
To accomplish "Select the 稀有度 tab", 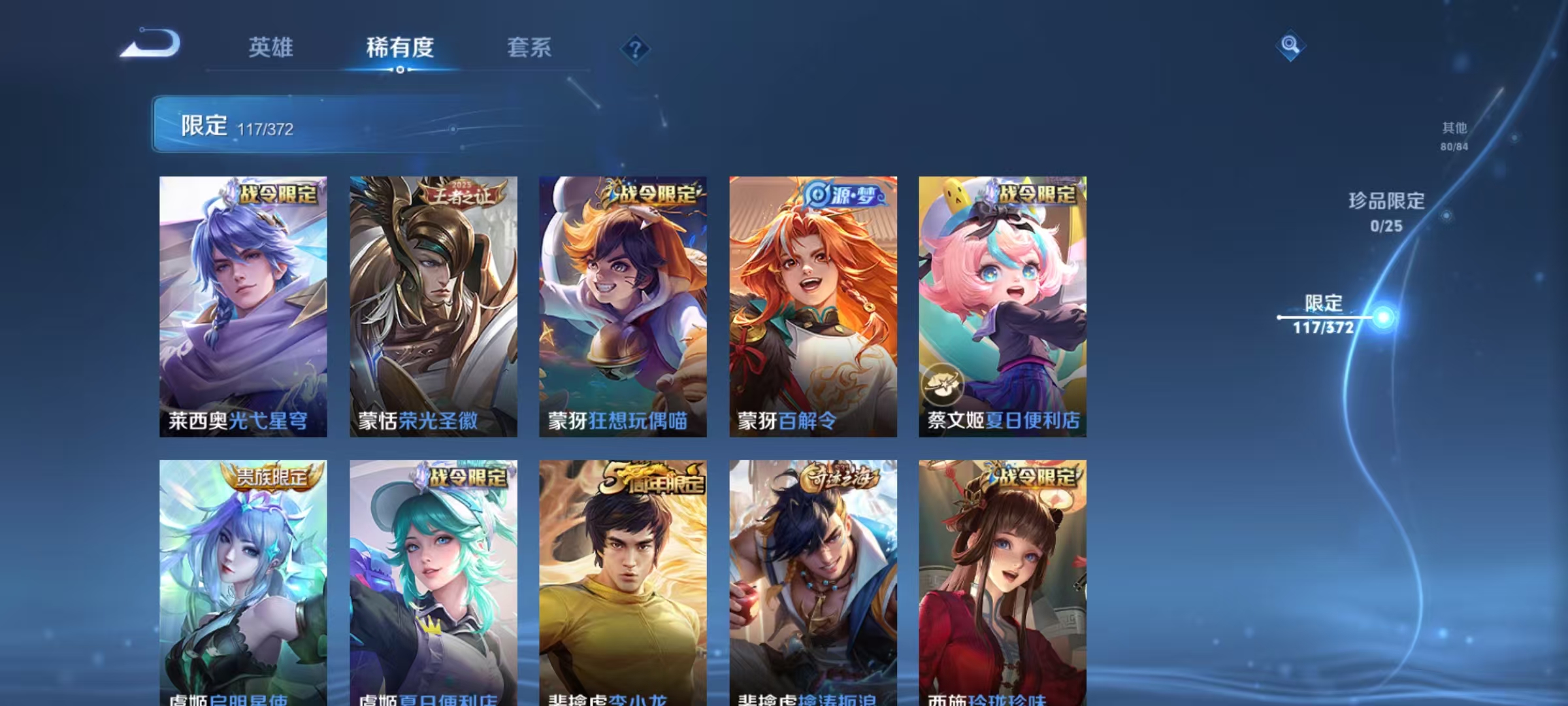I will click(x=400, y=47).
